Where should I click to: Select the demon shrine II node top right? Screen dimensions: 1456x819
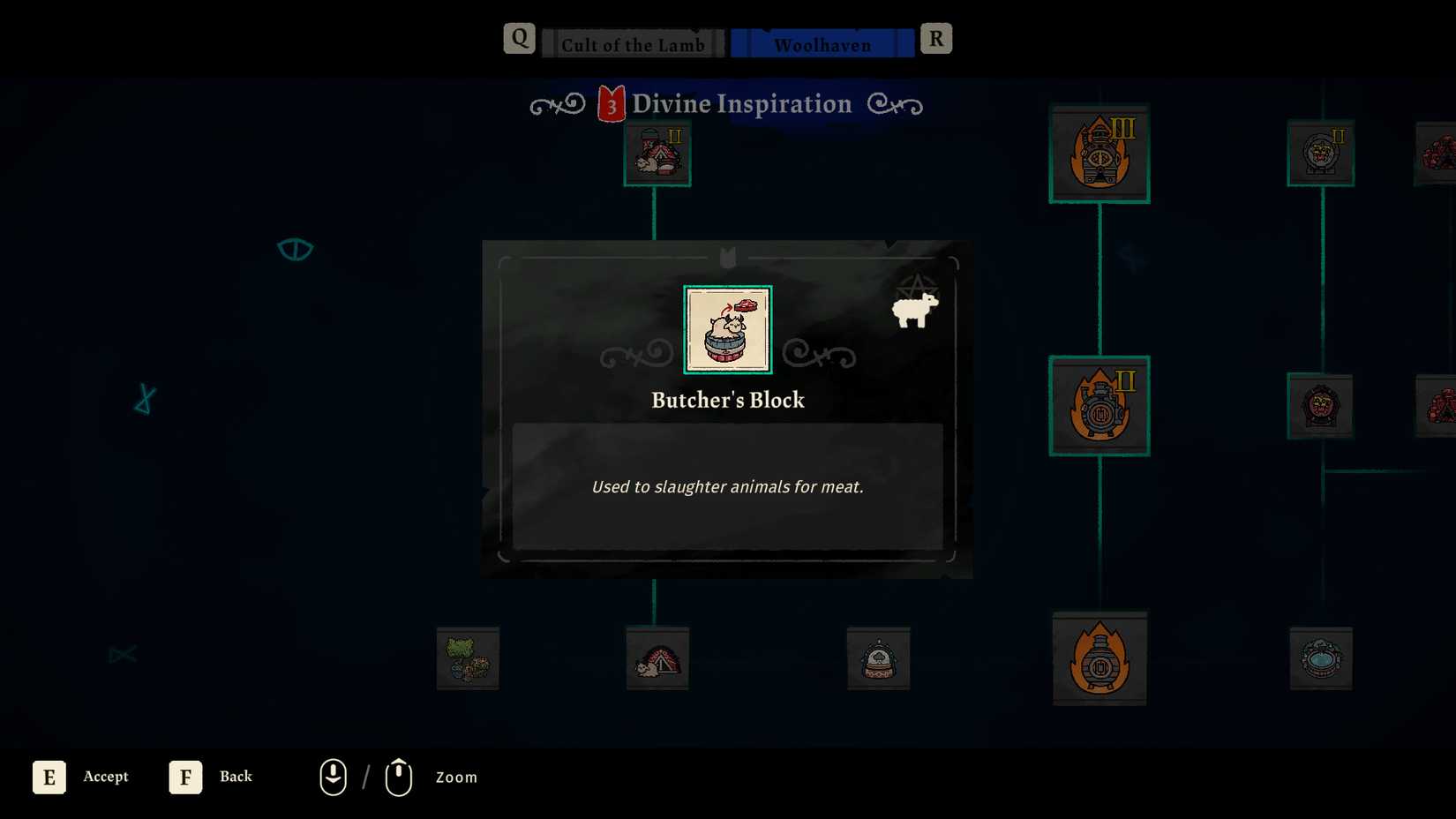click(x=1320, y=152)
